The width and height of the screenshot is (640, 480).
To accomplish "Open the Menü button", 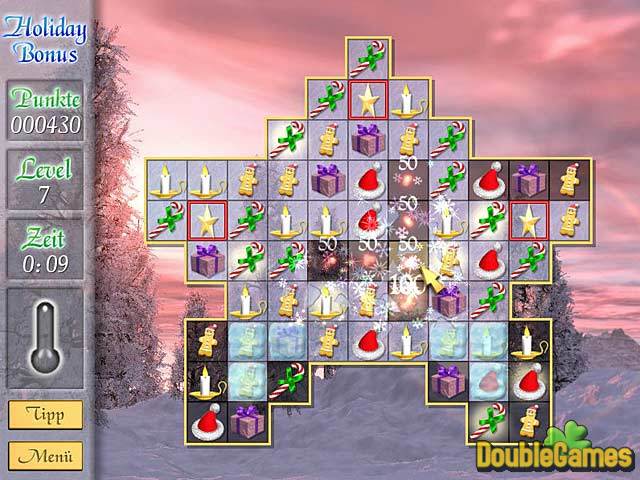I will 46,456.
